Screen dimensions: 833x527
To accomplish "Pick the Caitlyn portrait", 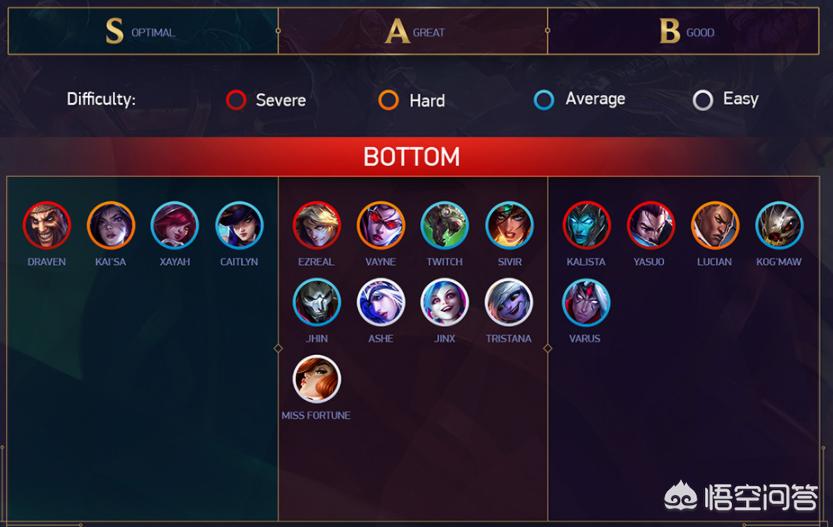I will pos(239,226).
